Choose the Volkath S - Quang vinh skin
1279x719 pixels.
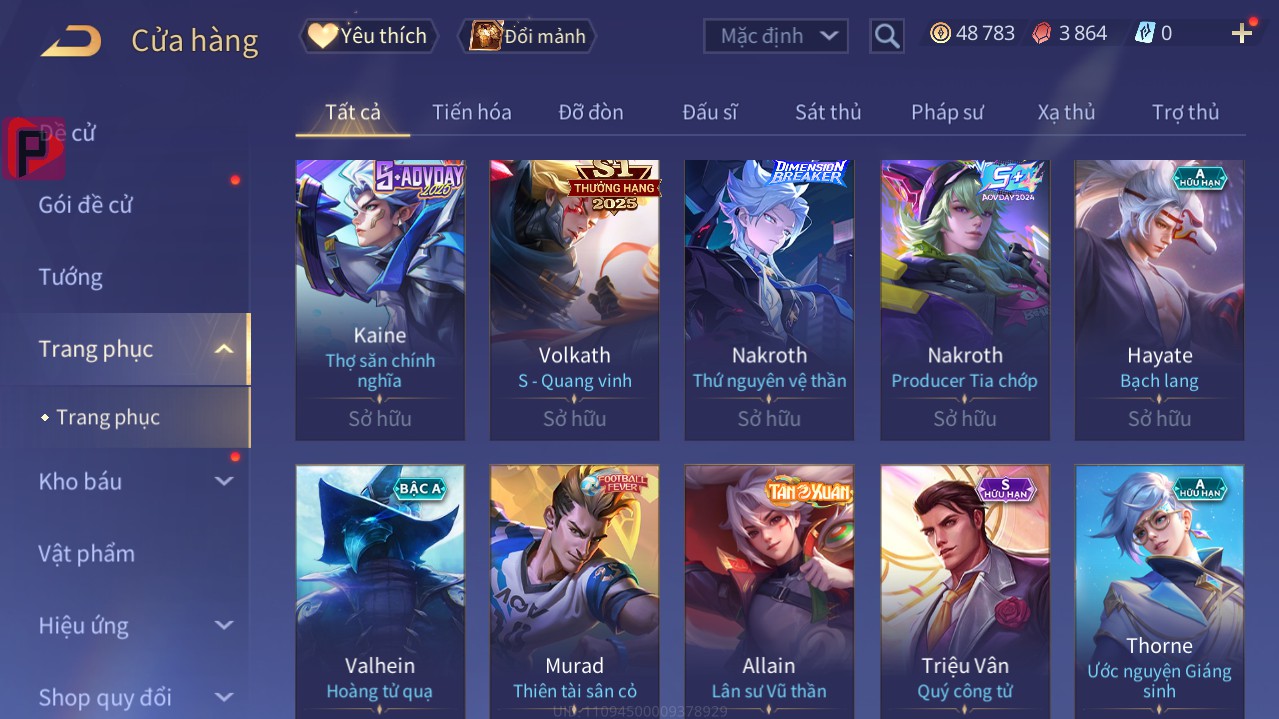pos(574,299)
